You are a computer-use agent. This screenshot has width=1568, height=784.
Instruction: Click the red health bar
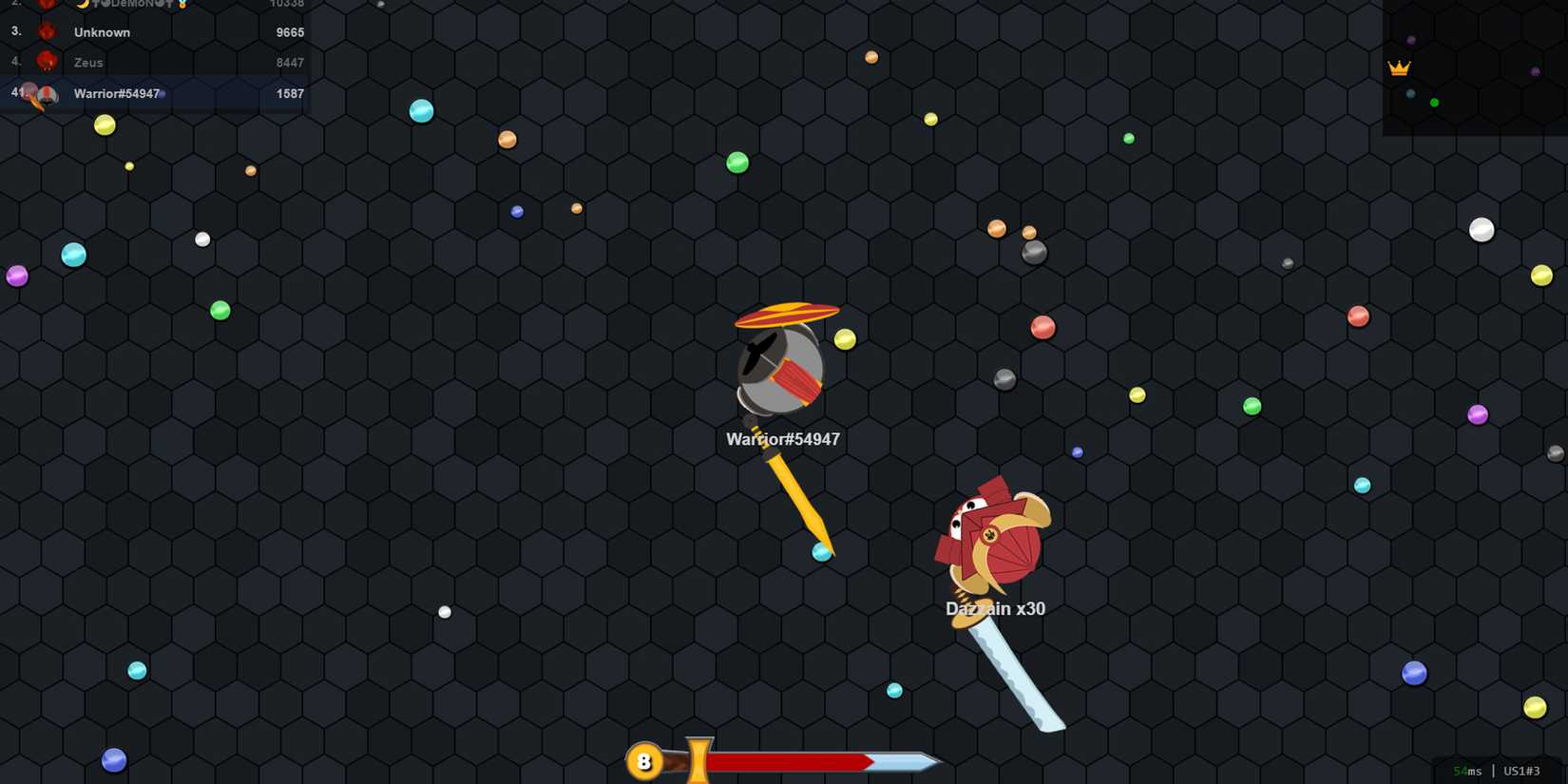pyautogui.click(x=789, y=760)
